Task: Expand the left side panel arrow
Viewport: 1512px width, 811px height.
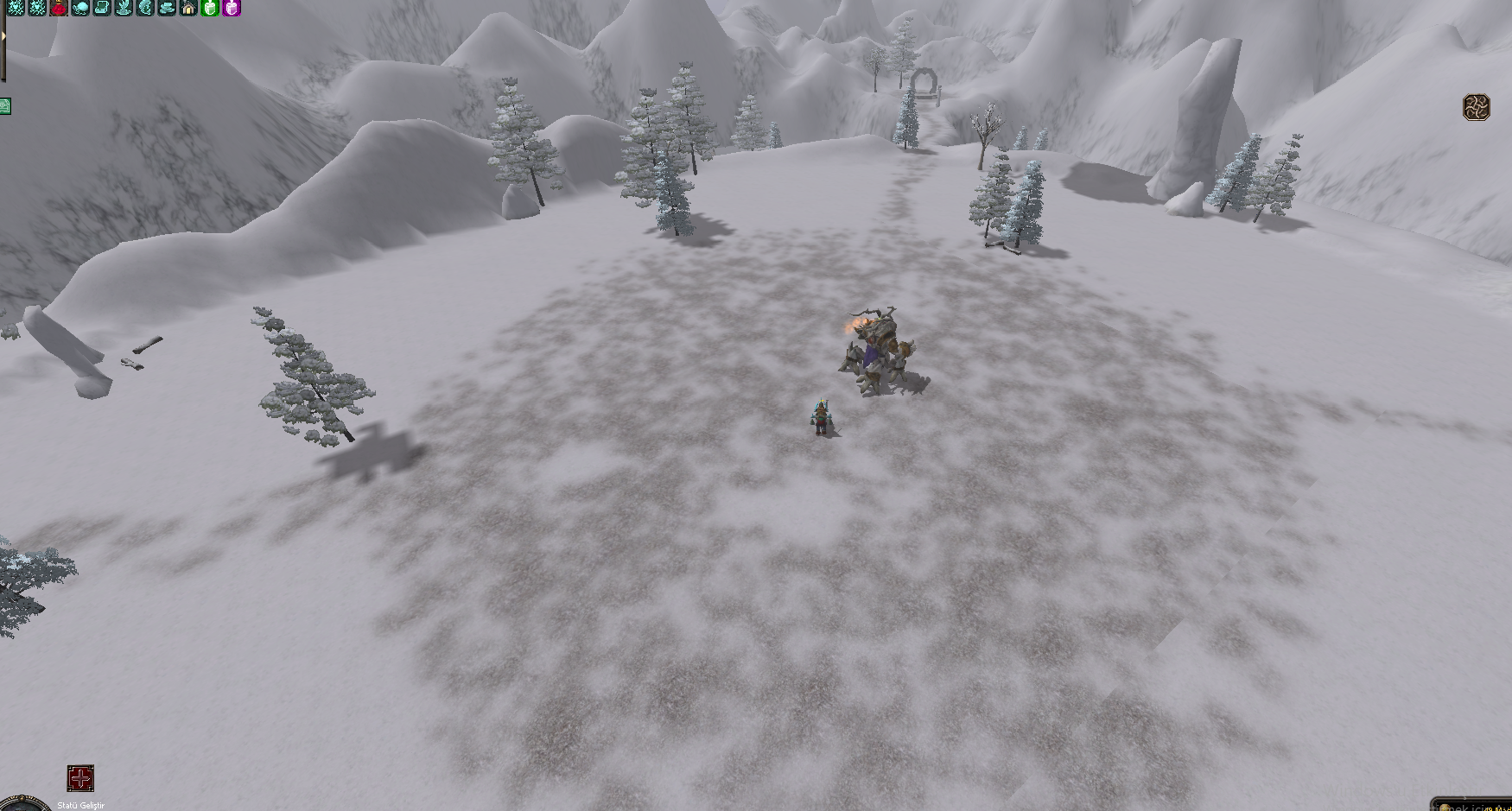Action: [x=3, y=36]
